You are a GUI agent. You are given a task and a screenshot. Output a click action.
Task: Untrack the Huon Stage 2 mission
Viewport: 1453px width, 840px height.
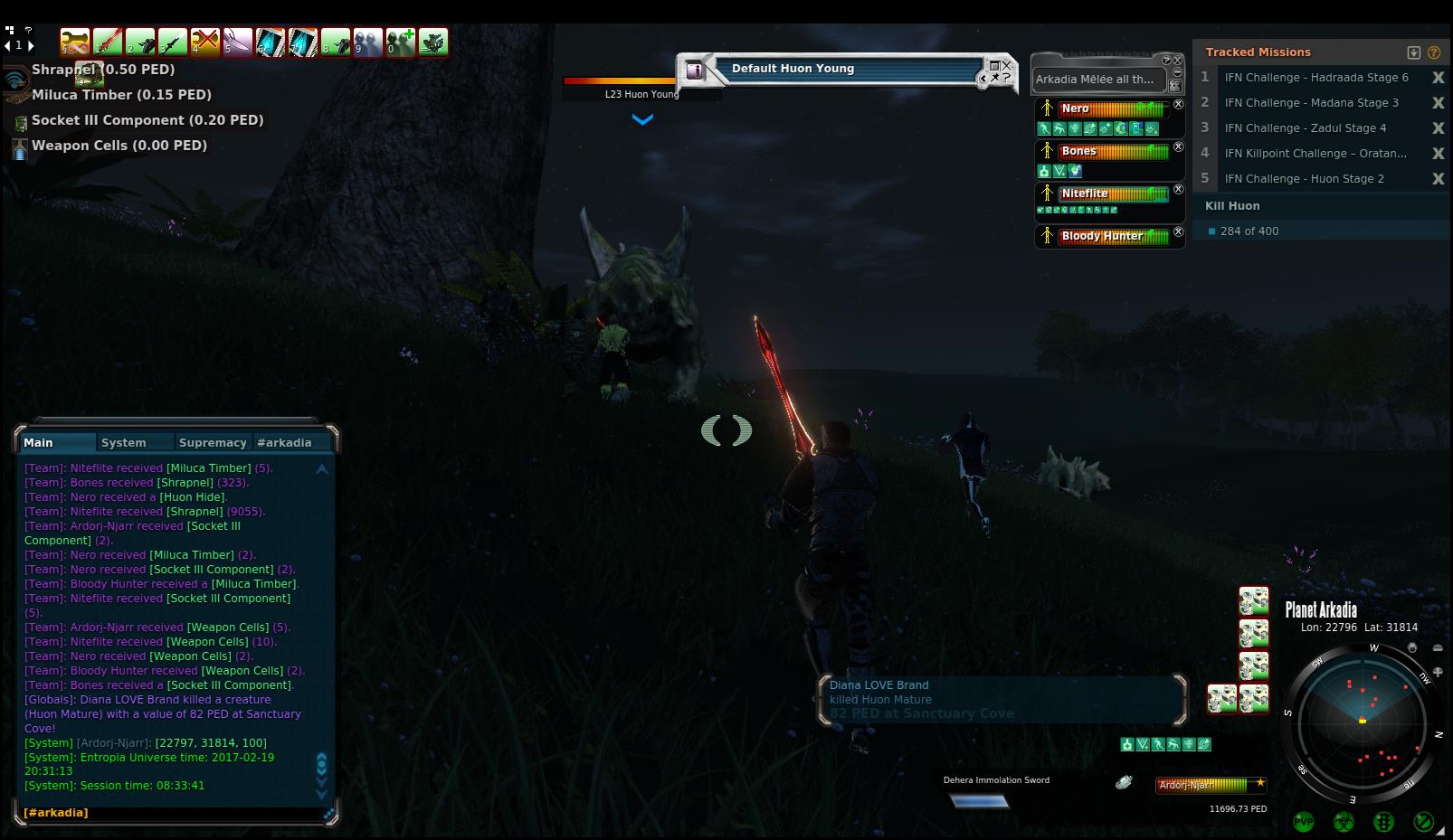pyautogui.click(x=1438, y=179)
